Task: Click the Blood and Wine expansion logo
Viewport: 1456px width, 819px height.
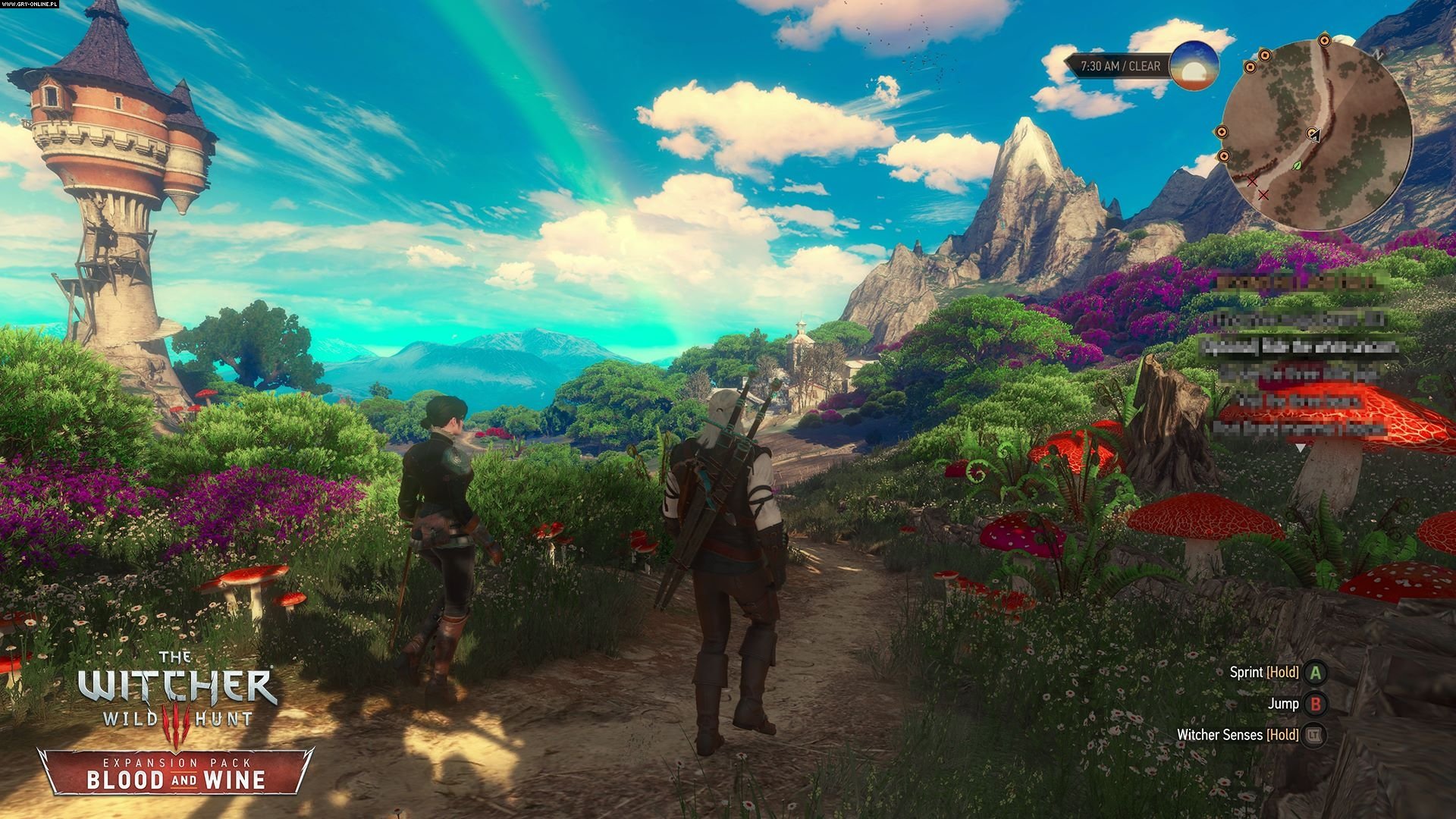Action: coord(176,779)
